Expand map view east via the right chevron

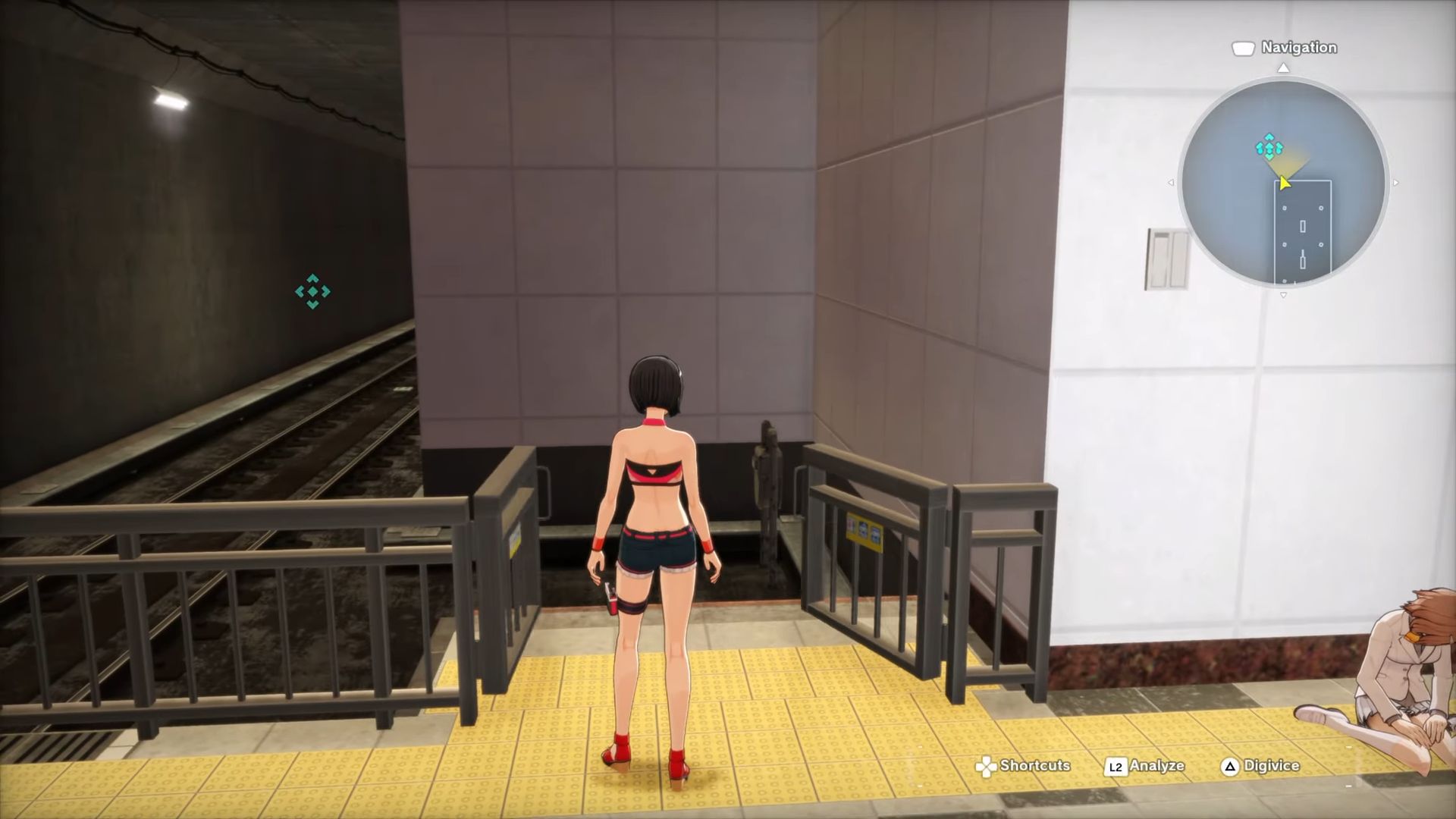(1395, 182)
